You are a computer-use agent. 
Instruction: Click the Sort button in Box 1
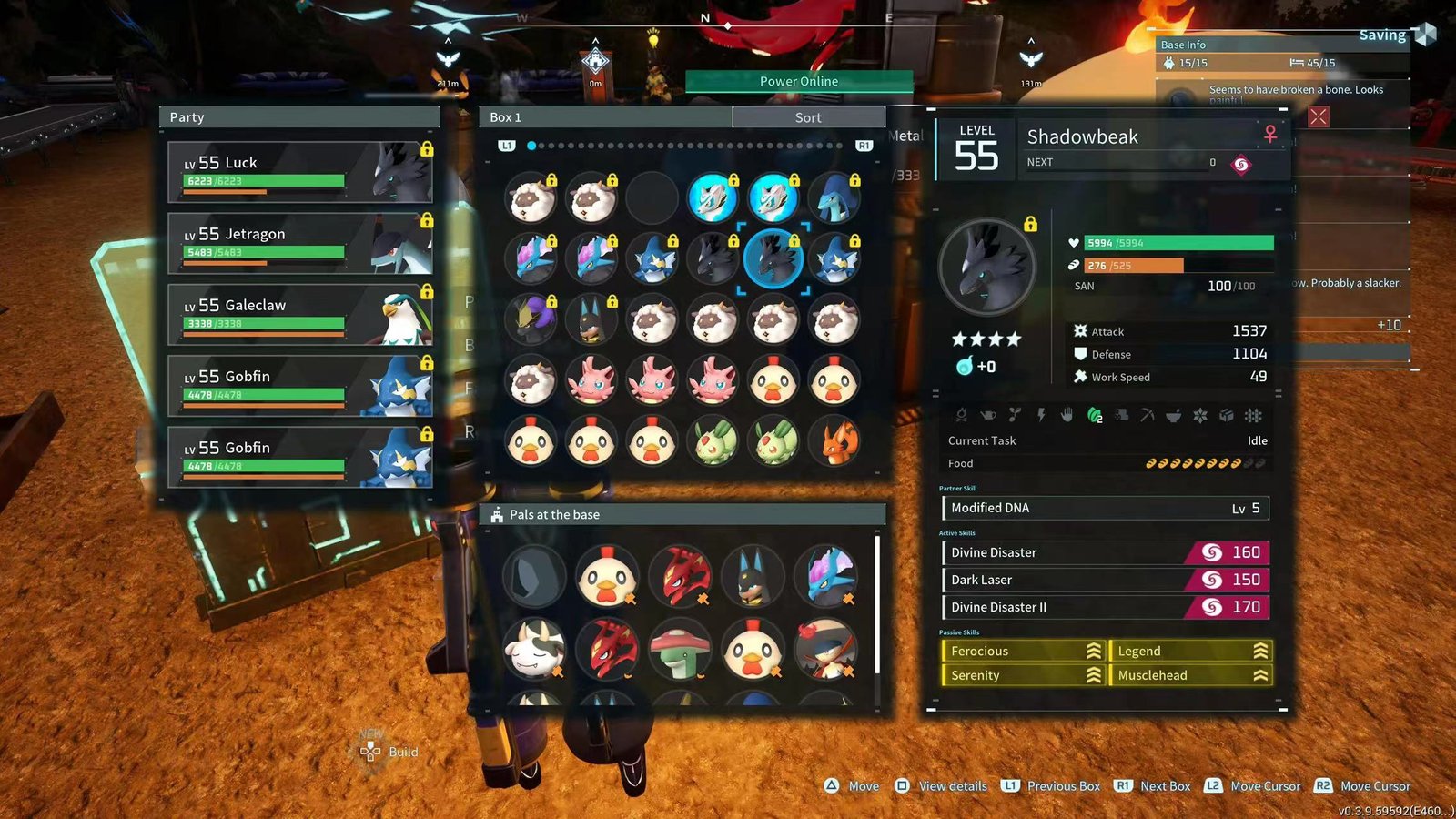point(807,117)
